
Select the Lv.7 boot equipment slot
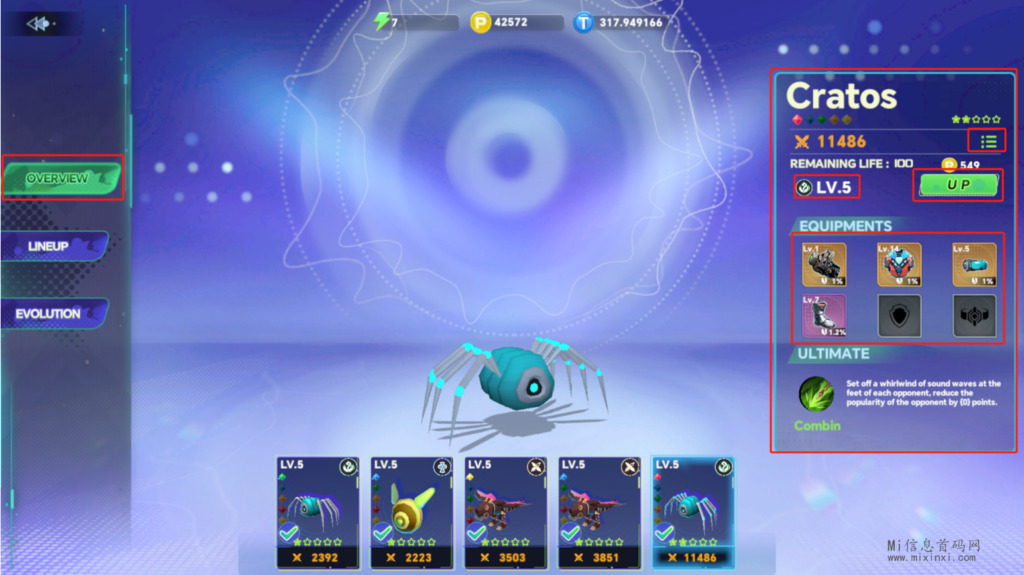point(824,315)
